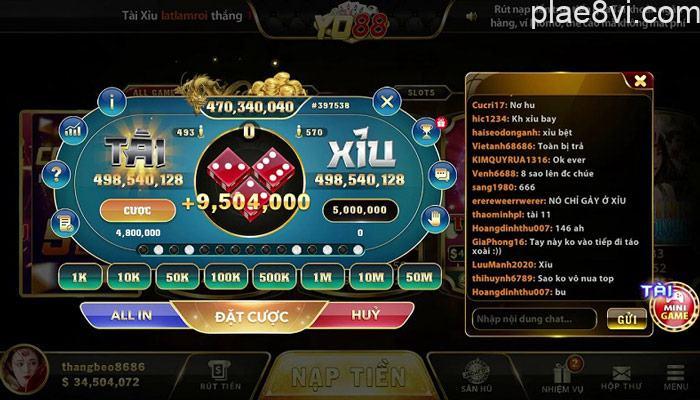
Task: Toggle the chat bubble icon
Action: pos(443,172)
